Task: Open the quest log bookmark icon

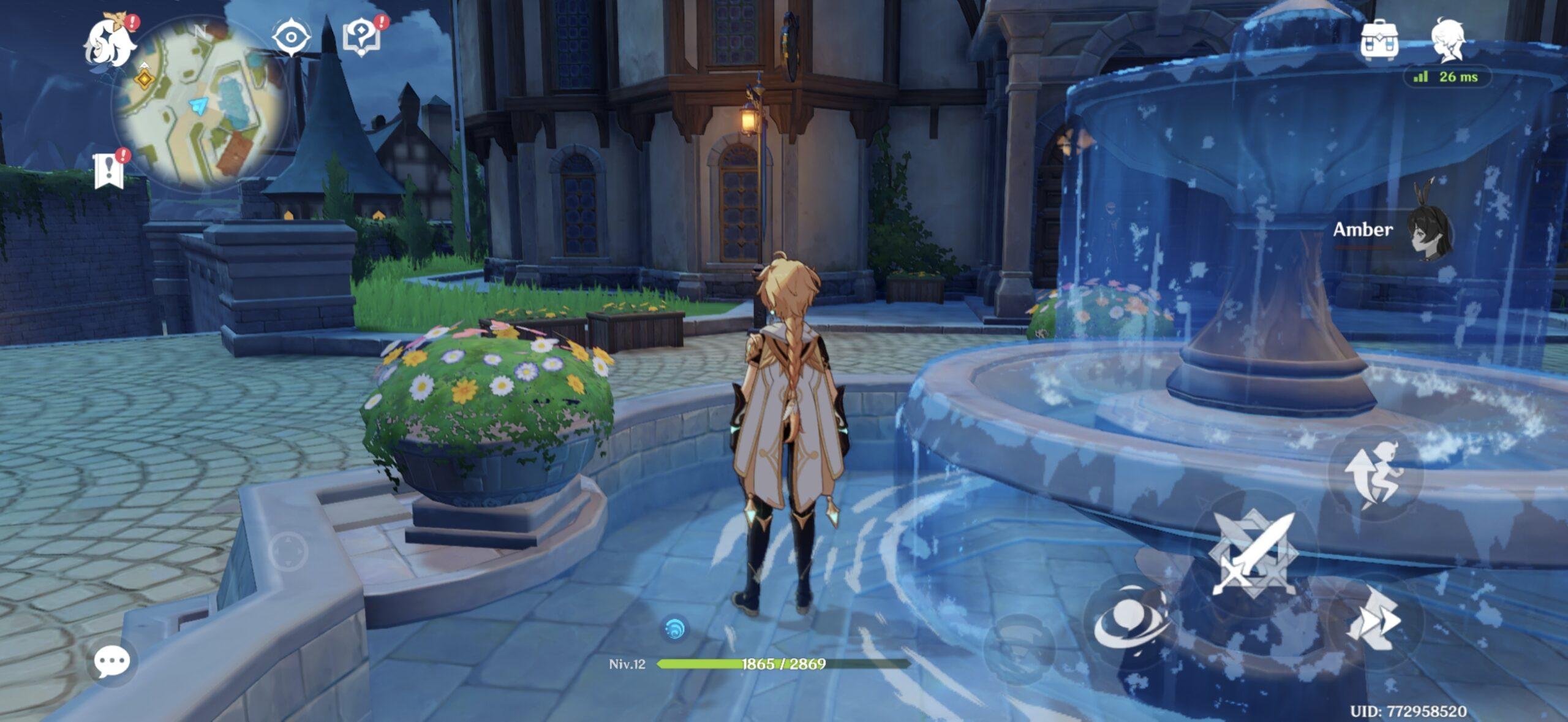Action: coord(109,170)
